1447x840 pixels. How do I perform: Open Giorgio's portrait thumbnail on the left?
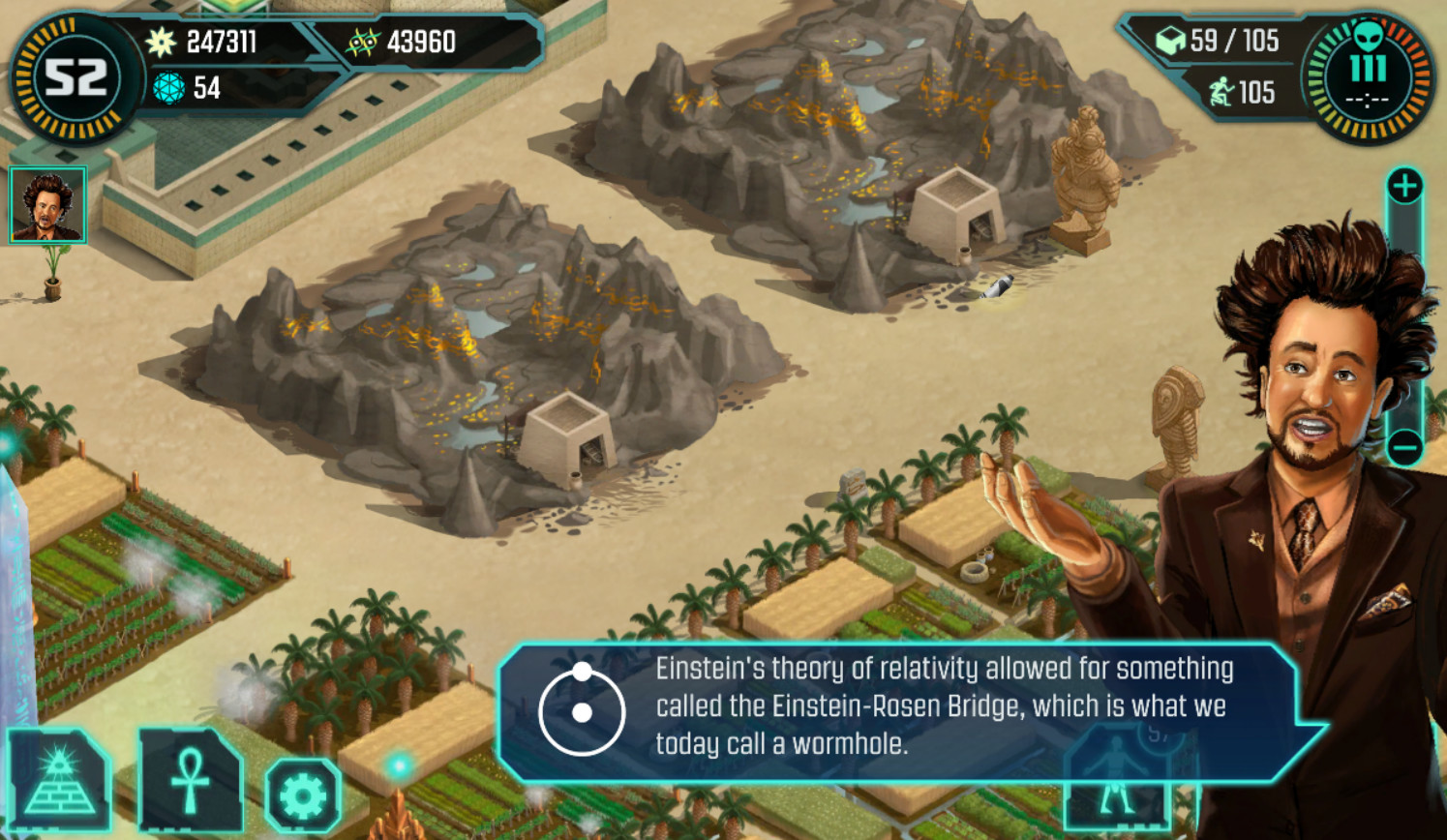(46, 204)
